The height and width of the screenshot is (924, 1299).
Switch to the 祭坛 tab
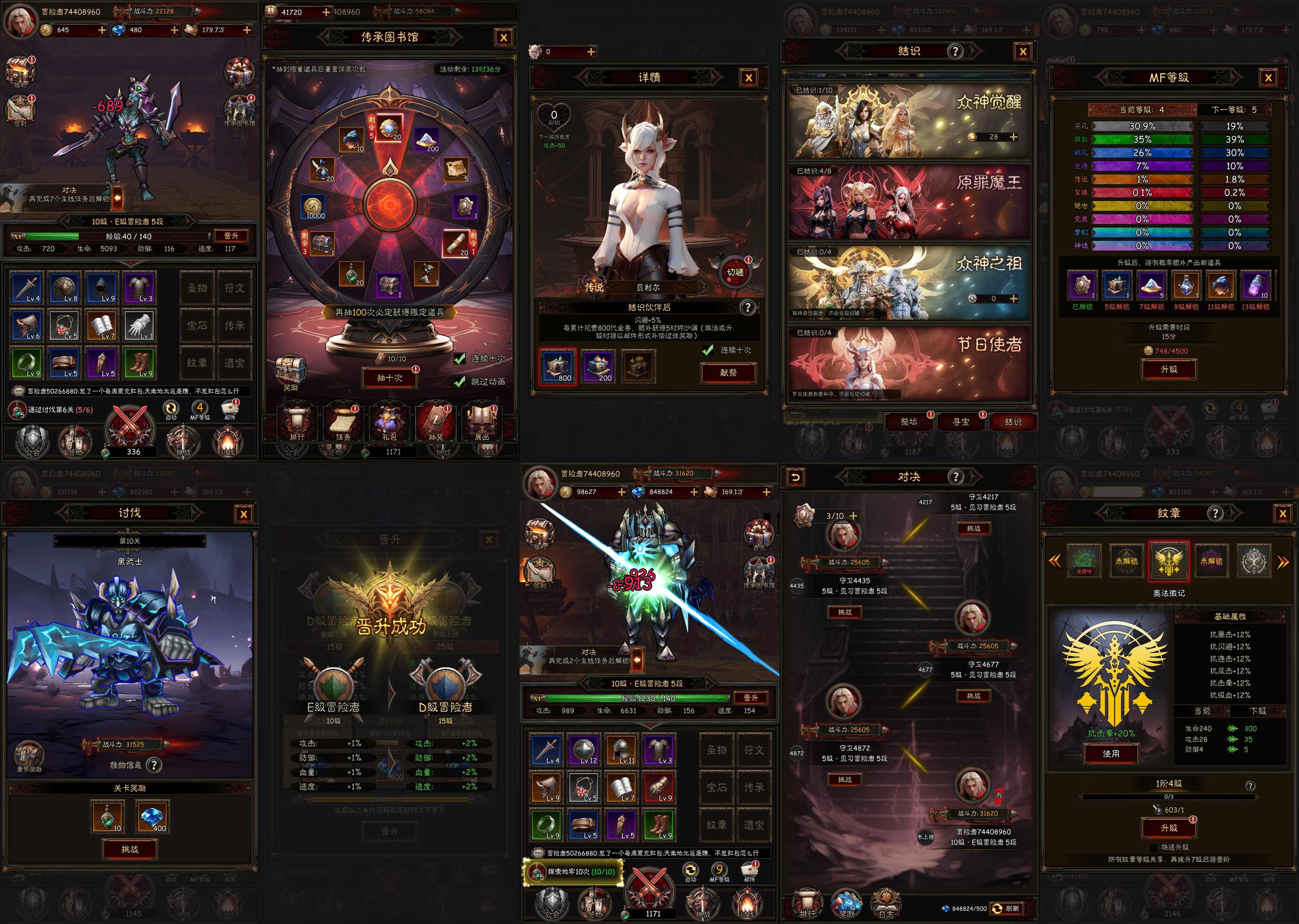pyautogui.click(x=909, y=421)
